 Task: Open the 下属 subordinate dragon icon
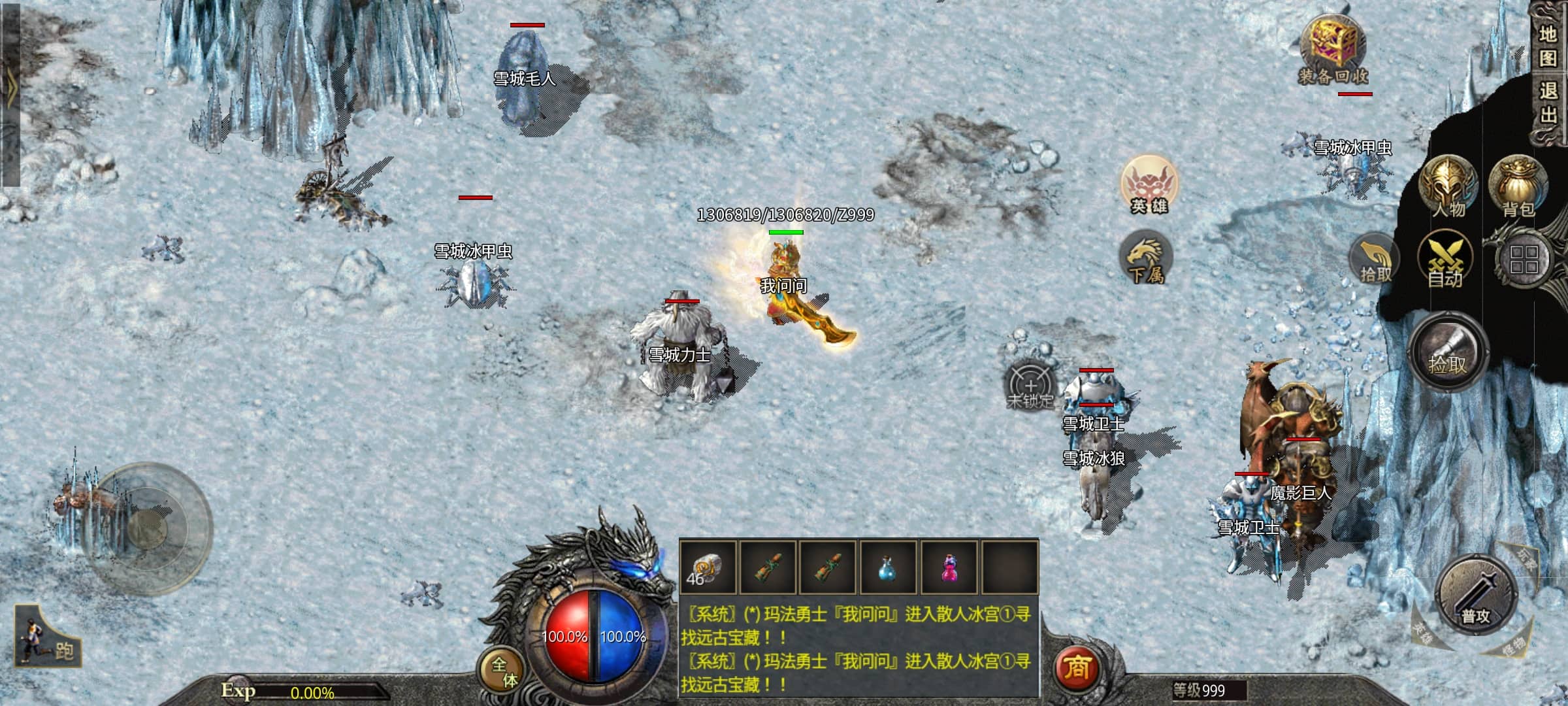1145,258
